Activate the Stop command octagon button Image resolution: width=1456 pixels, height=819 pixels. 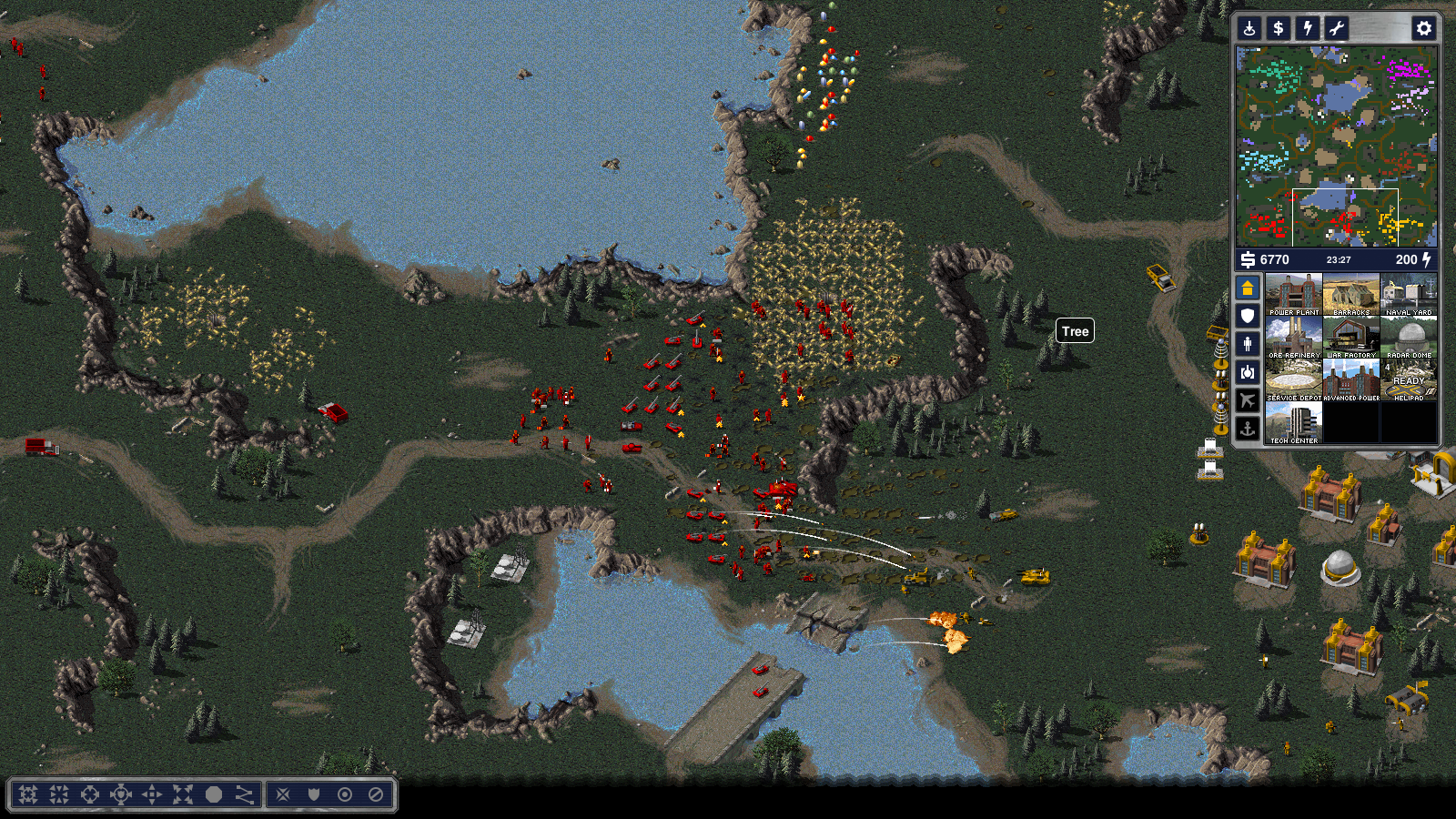[x=214, y=794]
